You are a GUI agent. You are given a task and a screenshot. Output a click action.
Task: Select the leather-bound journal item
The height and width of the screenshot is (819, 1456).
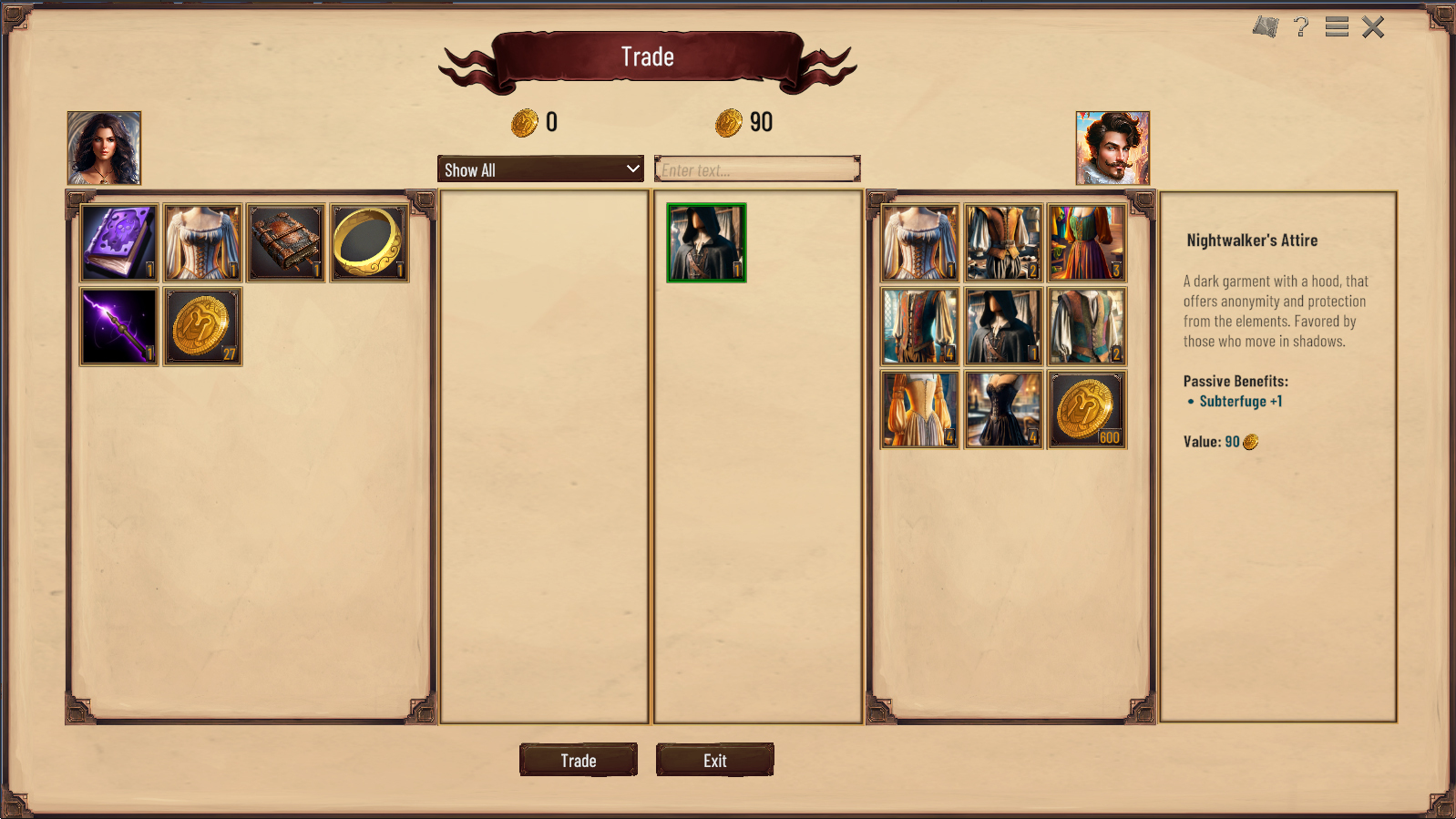tap(285, 241)
